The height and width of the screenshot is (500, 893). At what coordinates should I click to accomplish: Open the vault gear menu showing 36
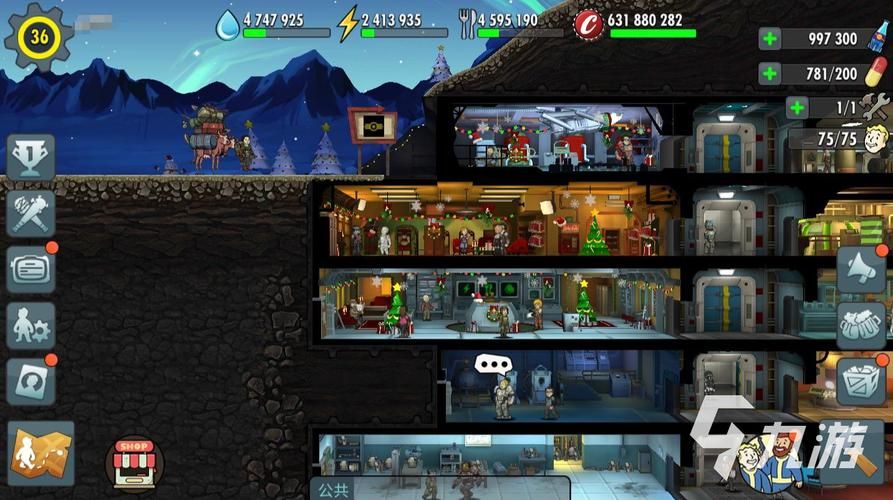(x=39, y=37)
